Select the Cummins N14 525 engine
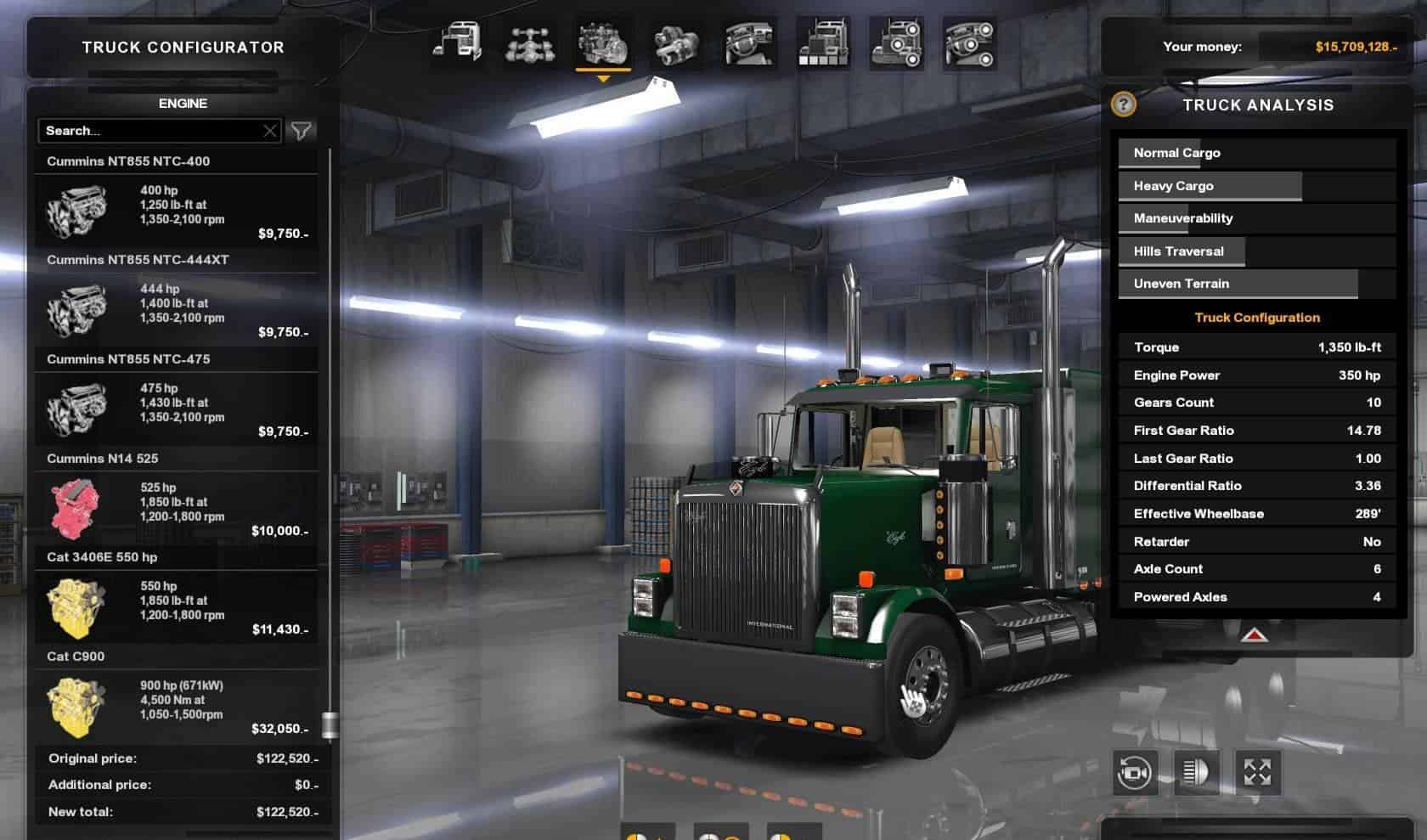Image resolution: width=1427 pixels, height=840 pixels. 177,509
